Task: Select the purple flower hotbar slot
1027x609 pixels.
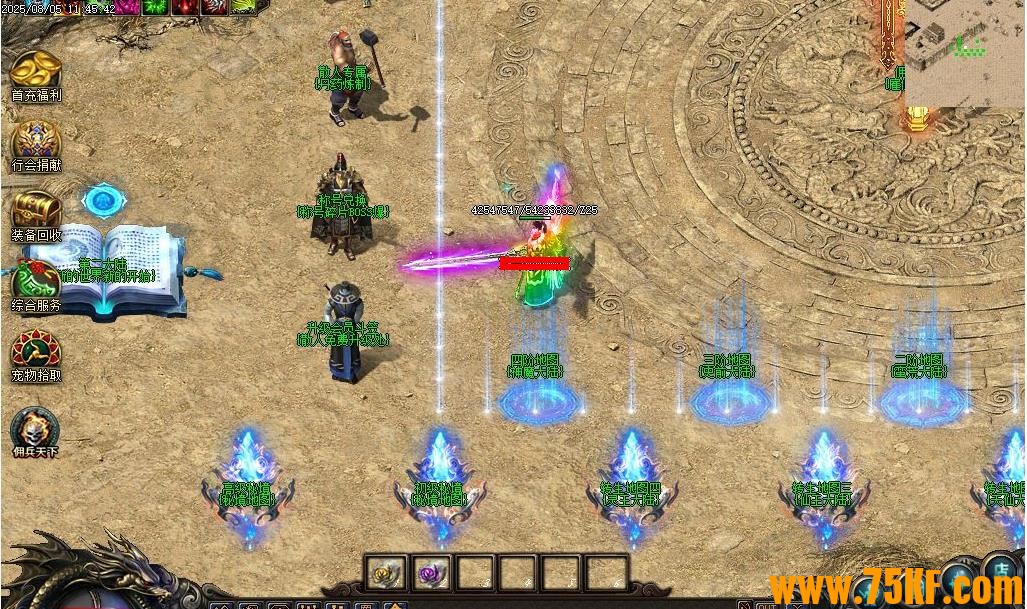Action: point(431,574)
